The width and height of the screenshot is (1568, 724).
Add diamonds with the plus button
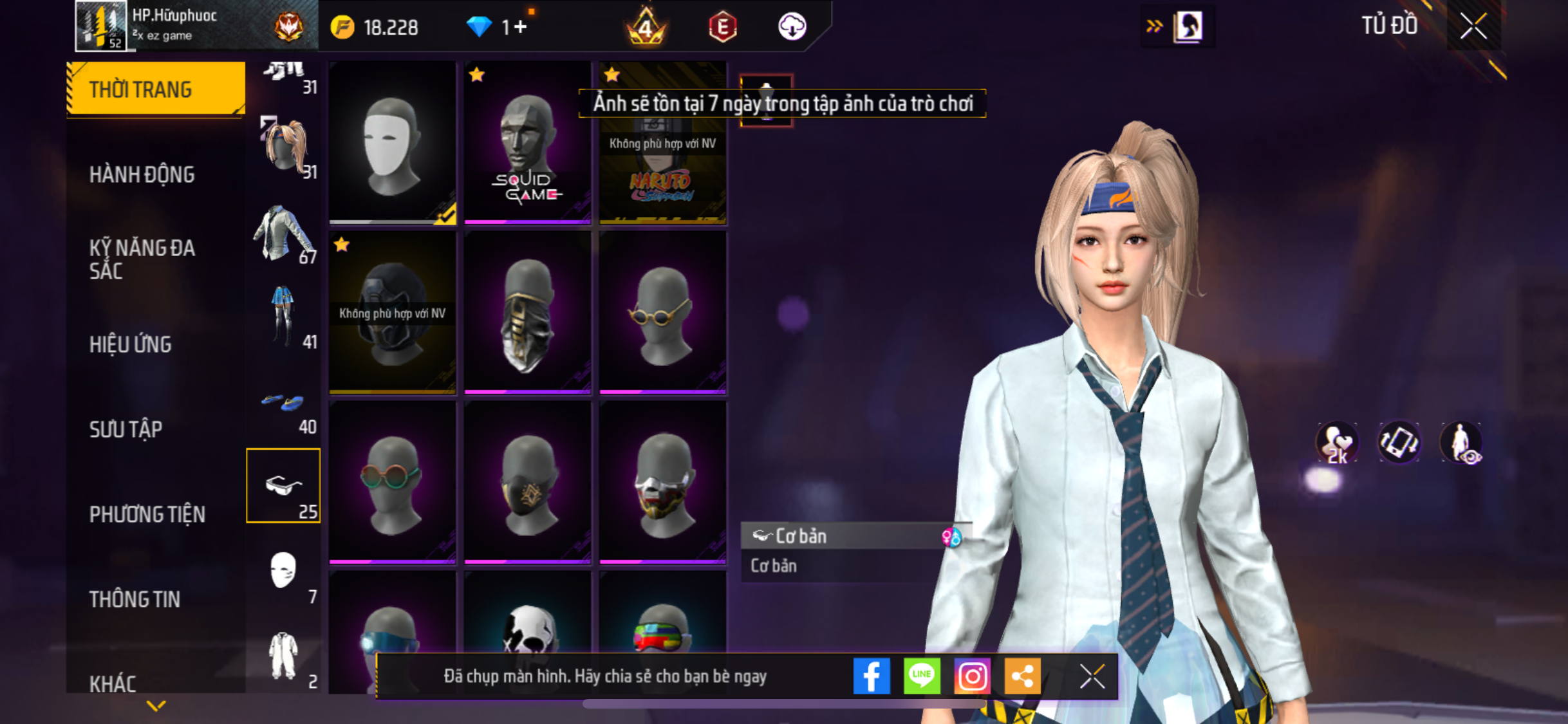pos(521,27)
